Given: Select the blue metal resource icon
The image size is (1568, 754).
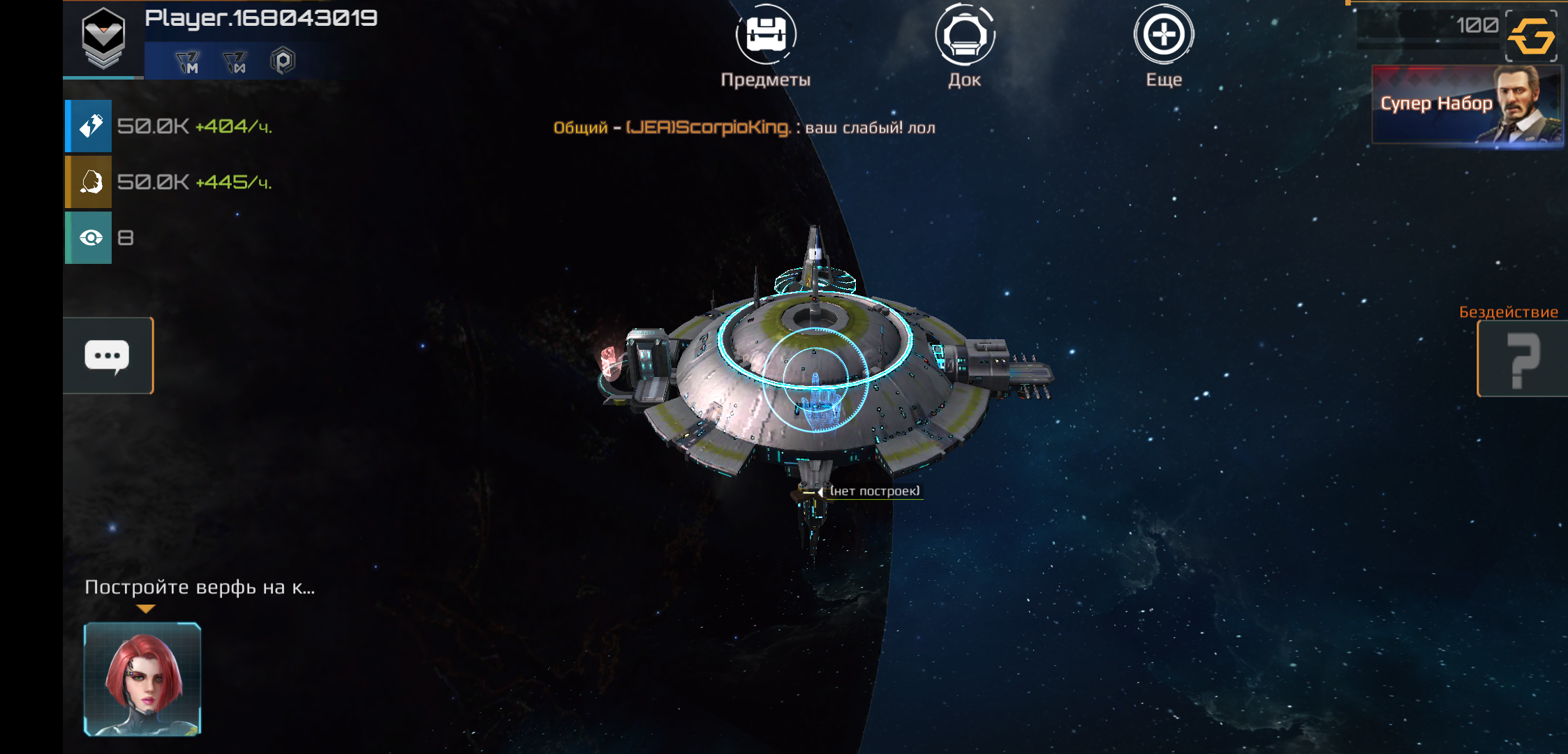Looking at the screenshot, I should [89, 126].
